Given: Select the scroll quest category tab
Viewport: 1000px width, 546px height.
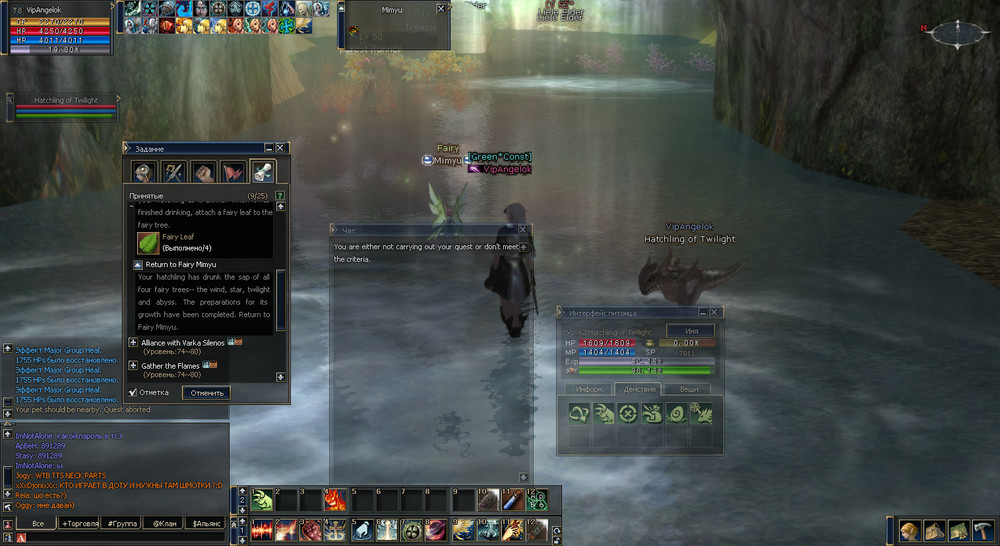Looking at the screenshot, I should 262,171.
